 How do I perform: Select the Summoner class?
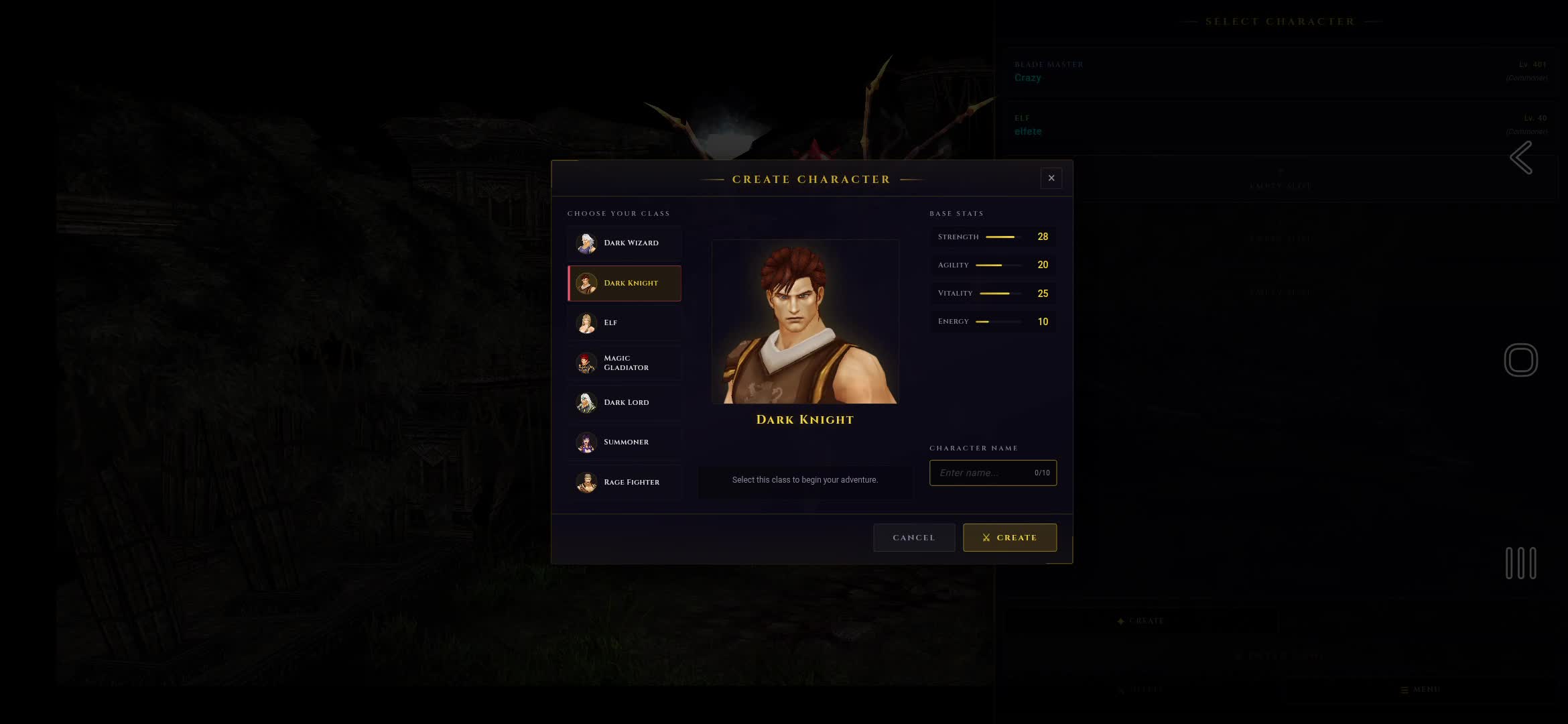pyautogui.click(x=625, y=442)
